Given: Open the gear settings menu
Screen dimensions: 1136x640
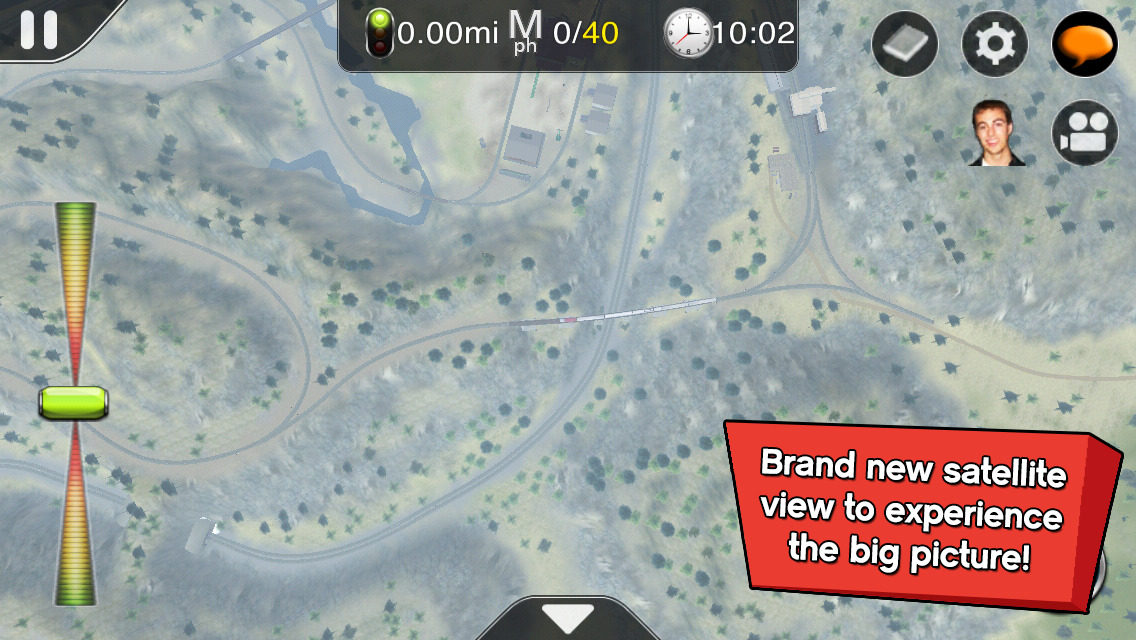Looking at the screenshot, I should coord(994,45).
